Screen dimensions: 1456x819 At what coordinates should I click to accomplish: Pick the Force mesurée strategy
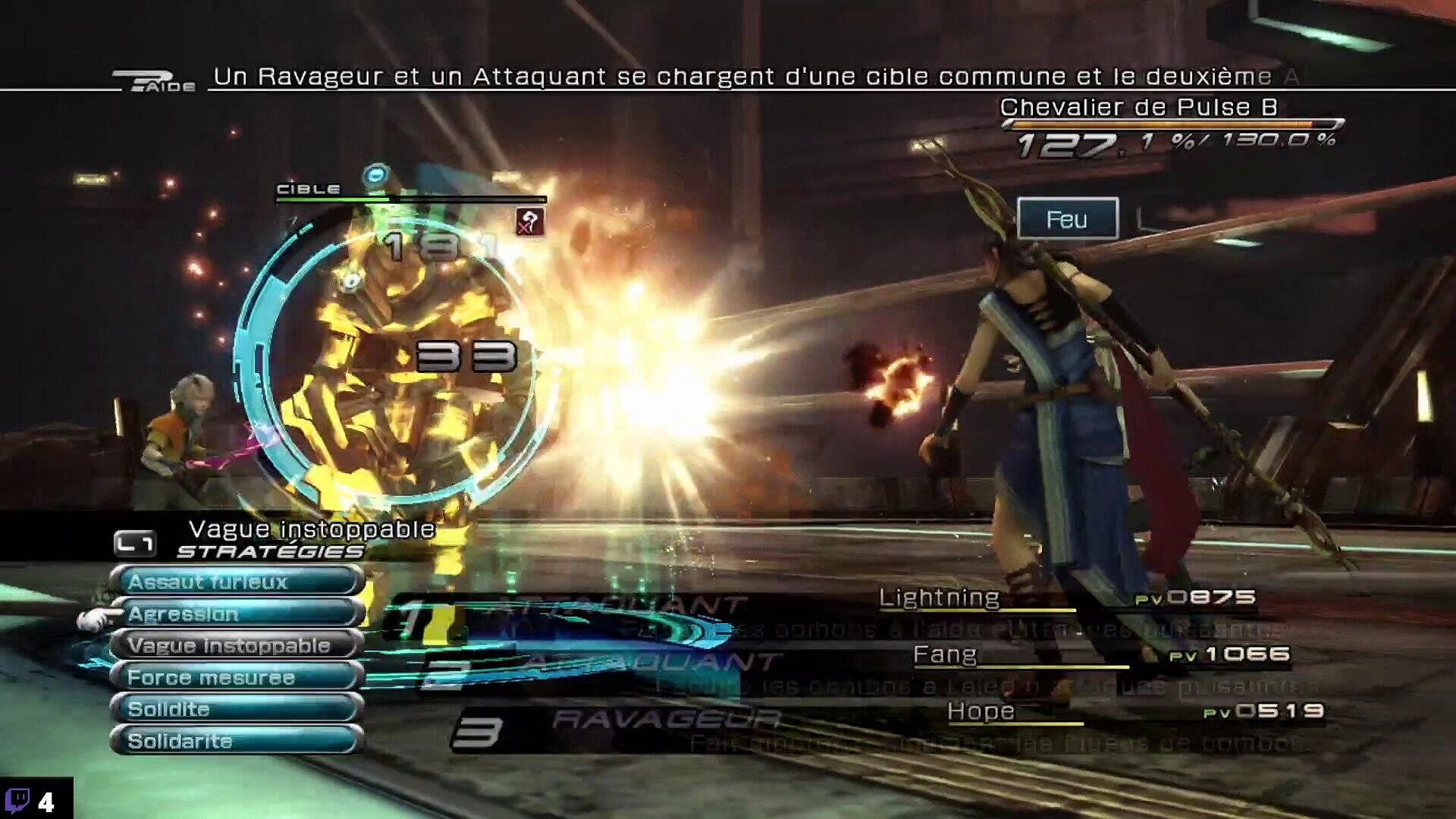[237, 677]
